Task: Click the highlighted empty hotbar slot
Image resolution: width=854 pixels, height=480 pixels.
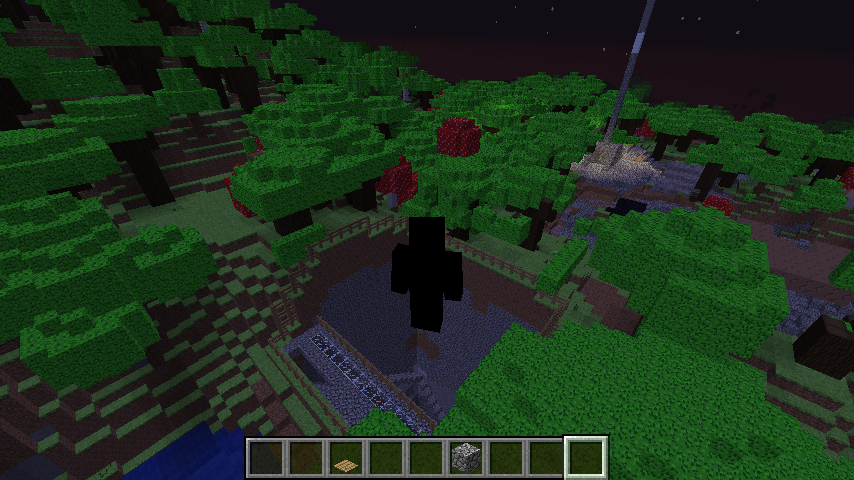Action: tap(586, 458)
